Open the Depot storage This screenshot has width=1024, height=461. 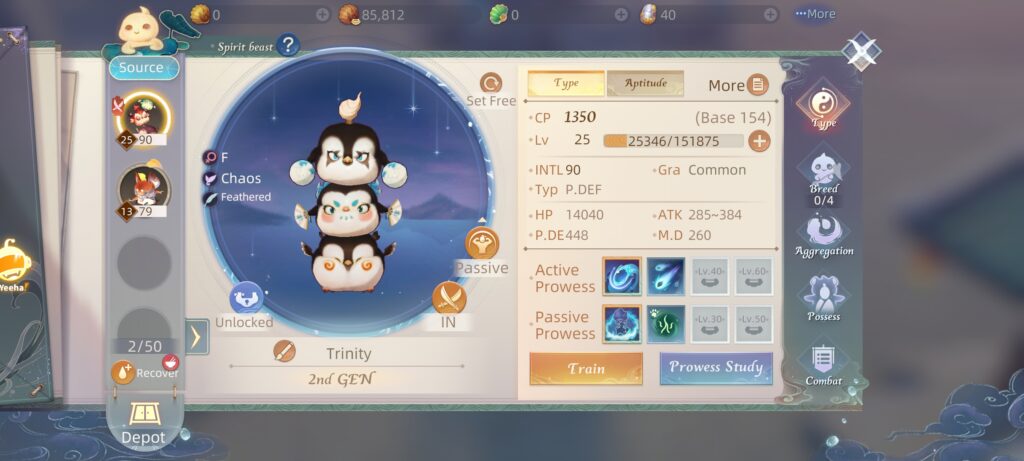coord(143,421)
